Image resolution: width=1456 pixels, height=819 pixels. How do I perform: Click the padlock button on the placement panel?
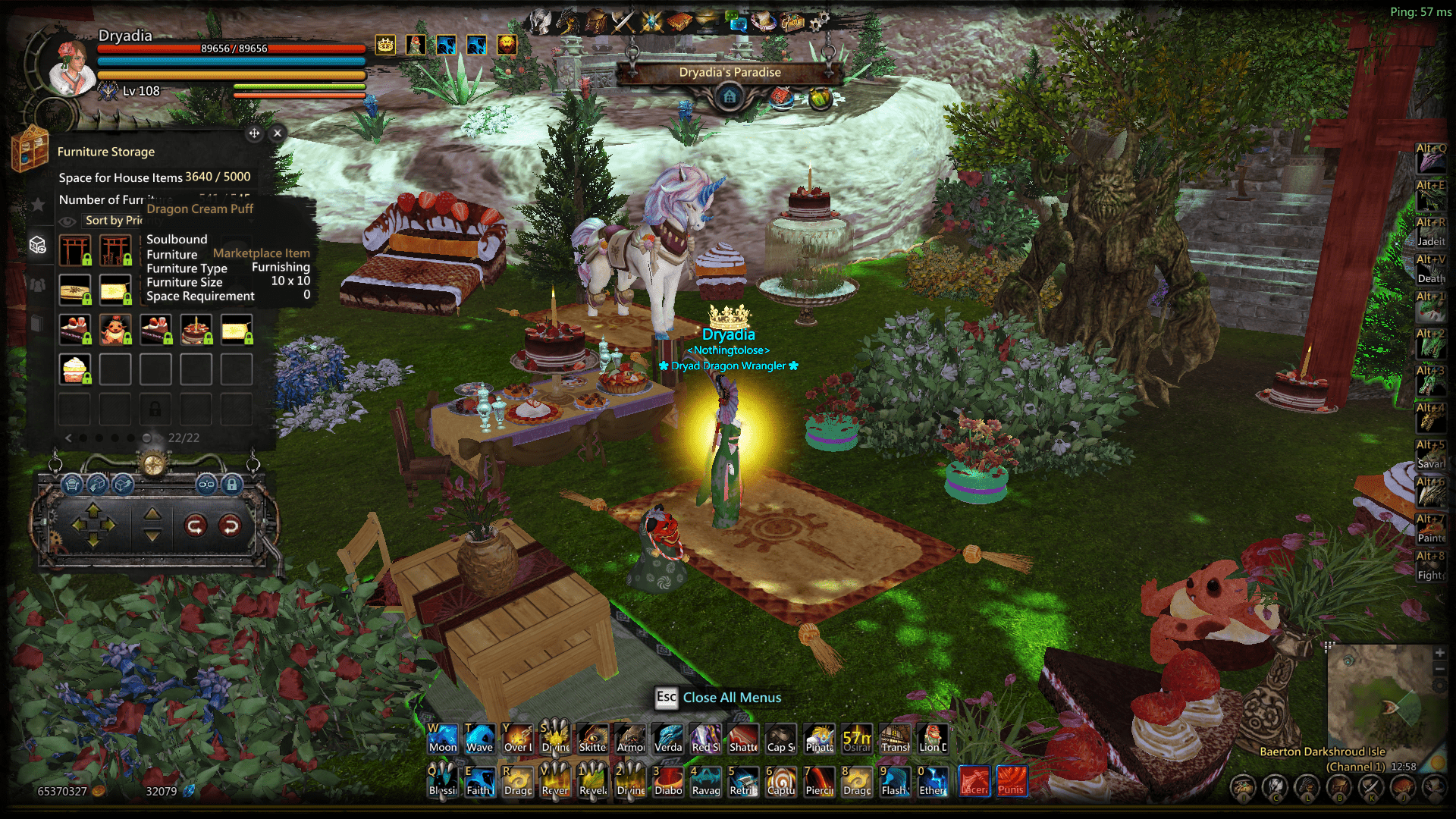(232, 484)
